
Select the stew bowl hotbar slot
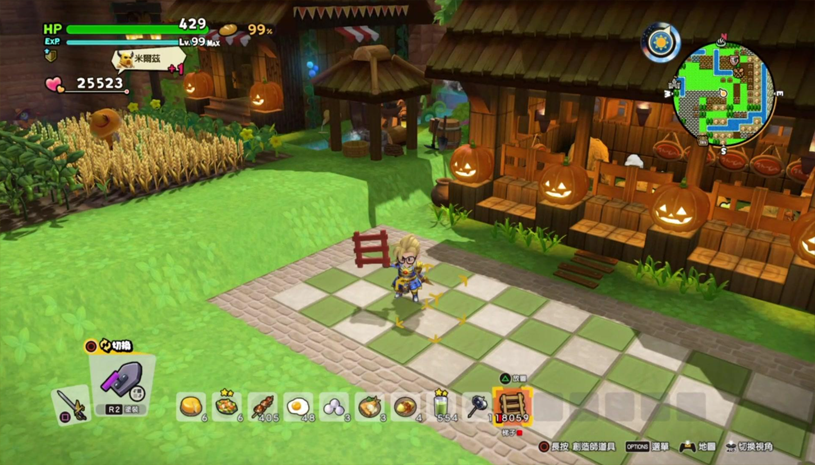pos(405,406)
